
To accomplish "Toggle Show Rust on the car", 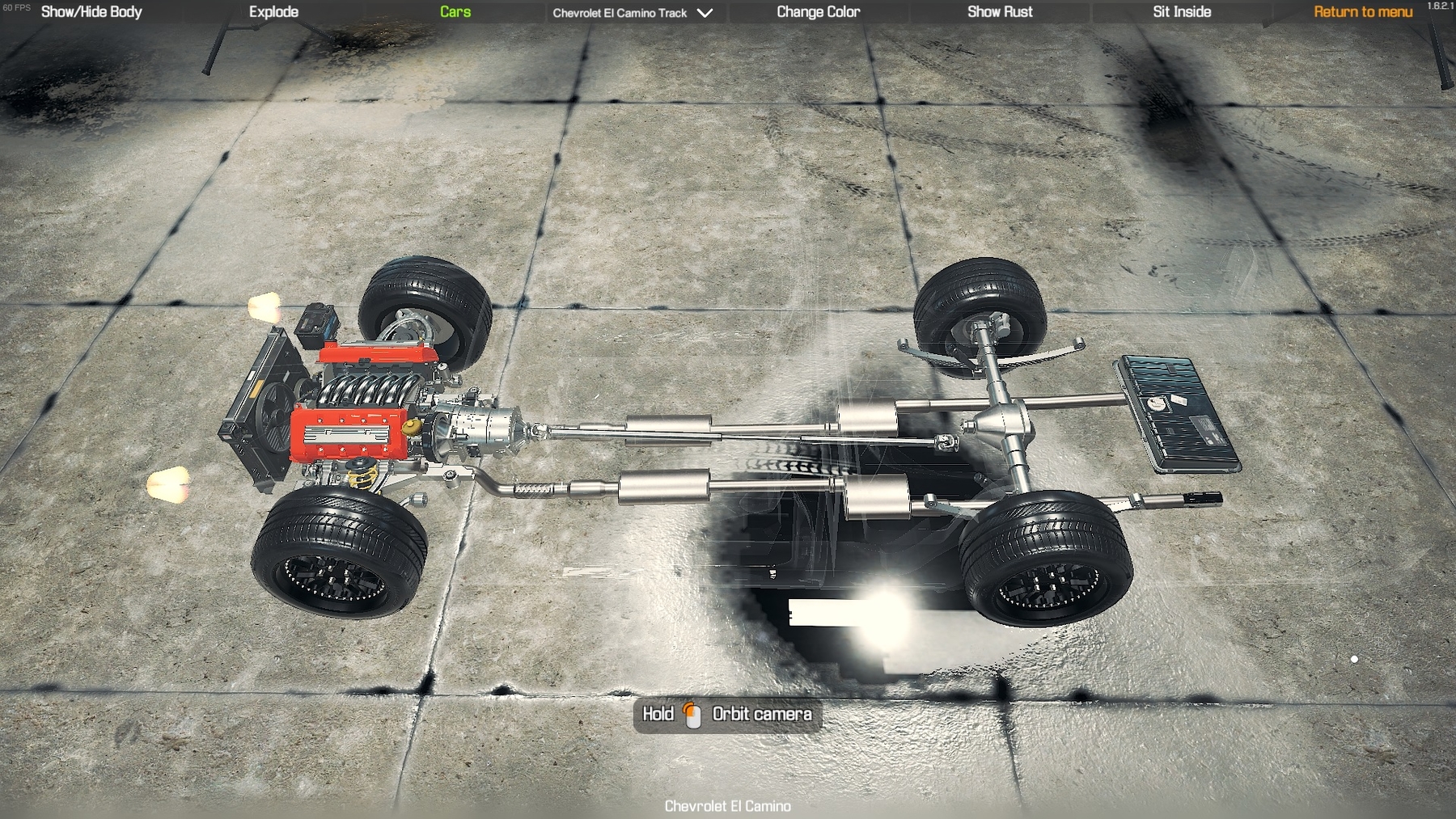I will coord(1000,12).
